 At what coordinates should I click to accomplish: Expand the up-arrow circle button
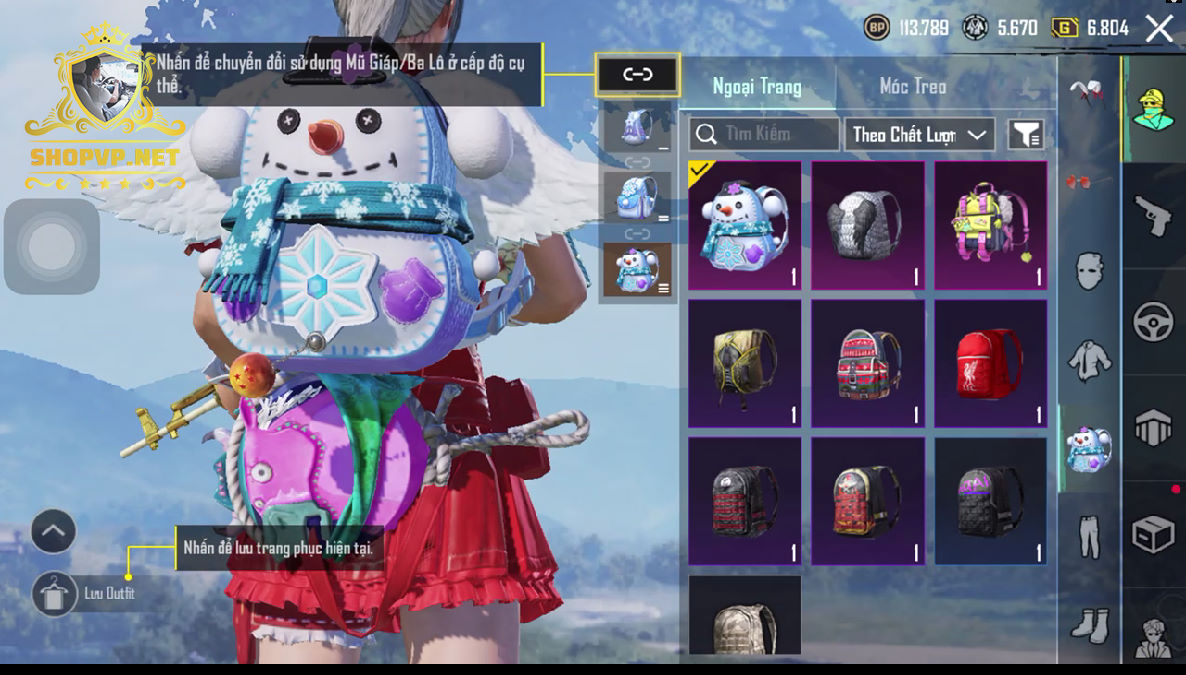(53, 531)
